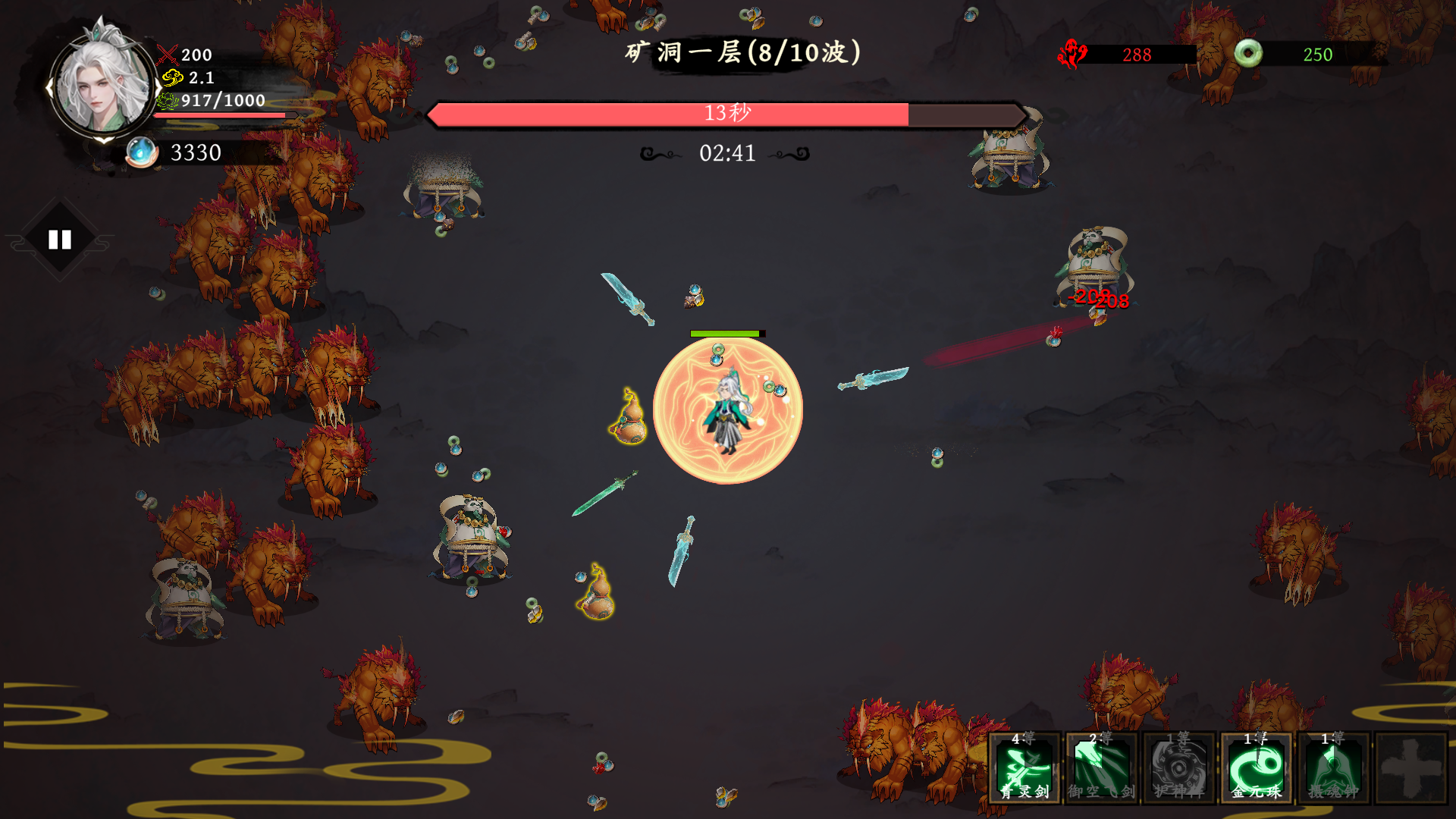Pause the game with the pause button

point(60,240)
